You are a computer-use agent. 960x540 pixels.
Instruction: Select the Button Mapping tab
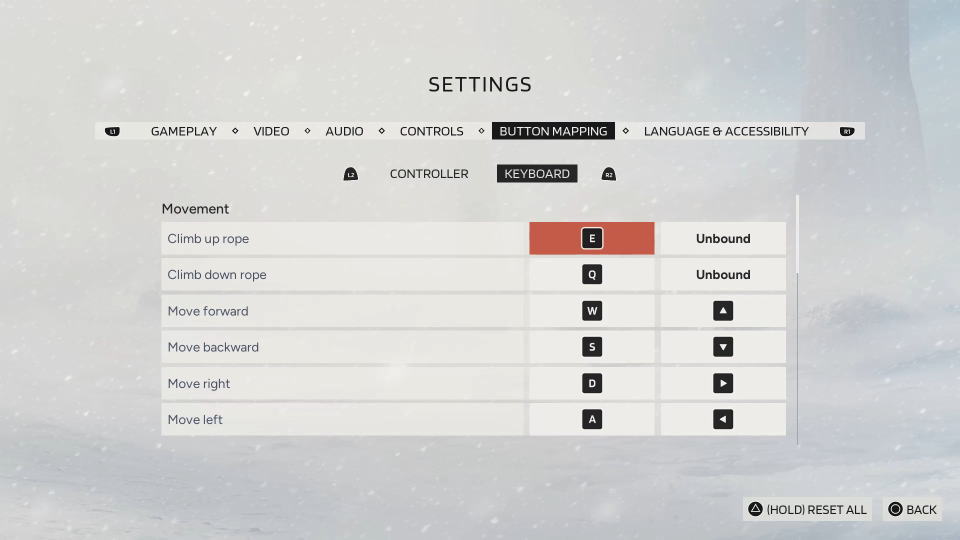(553, 131)
